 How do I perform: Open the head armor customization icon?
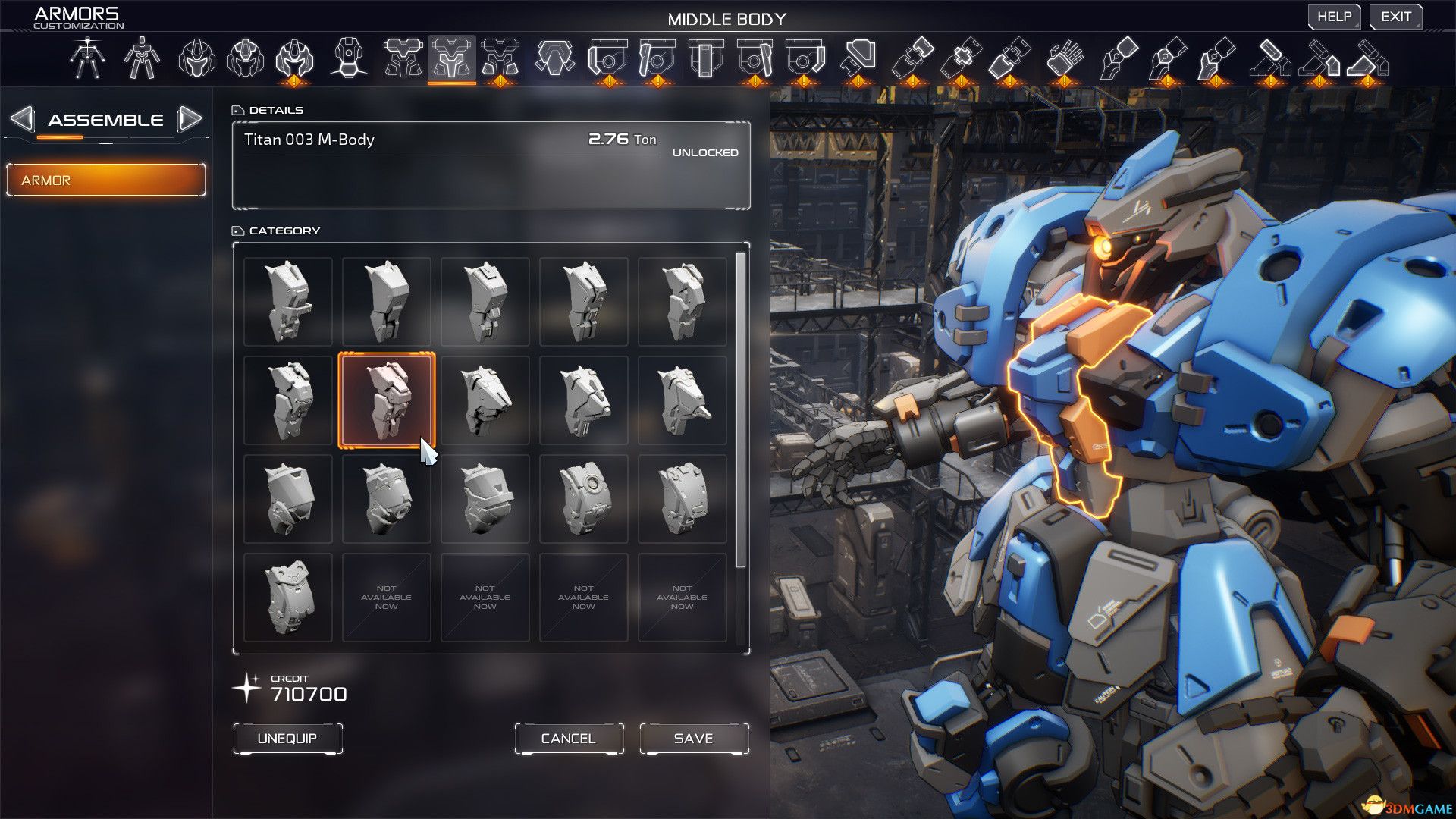tap(199, 57)
